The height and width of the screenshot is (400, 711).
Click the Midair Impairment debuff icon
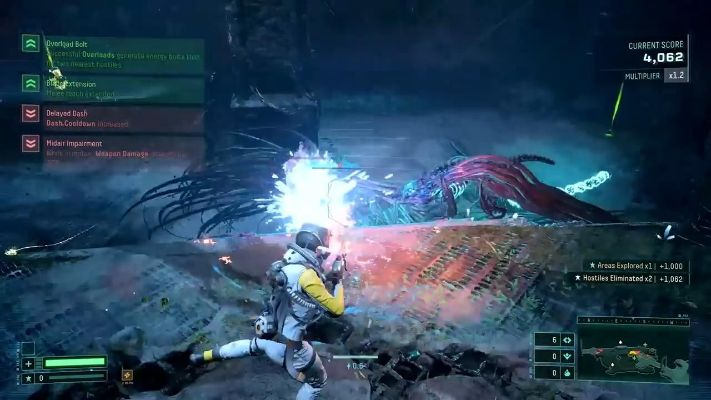point(31,144)
